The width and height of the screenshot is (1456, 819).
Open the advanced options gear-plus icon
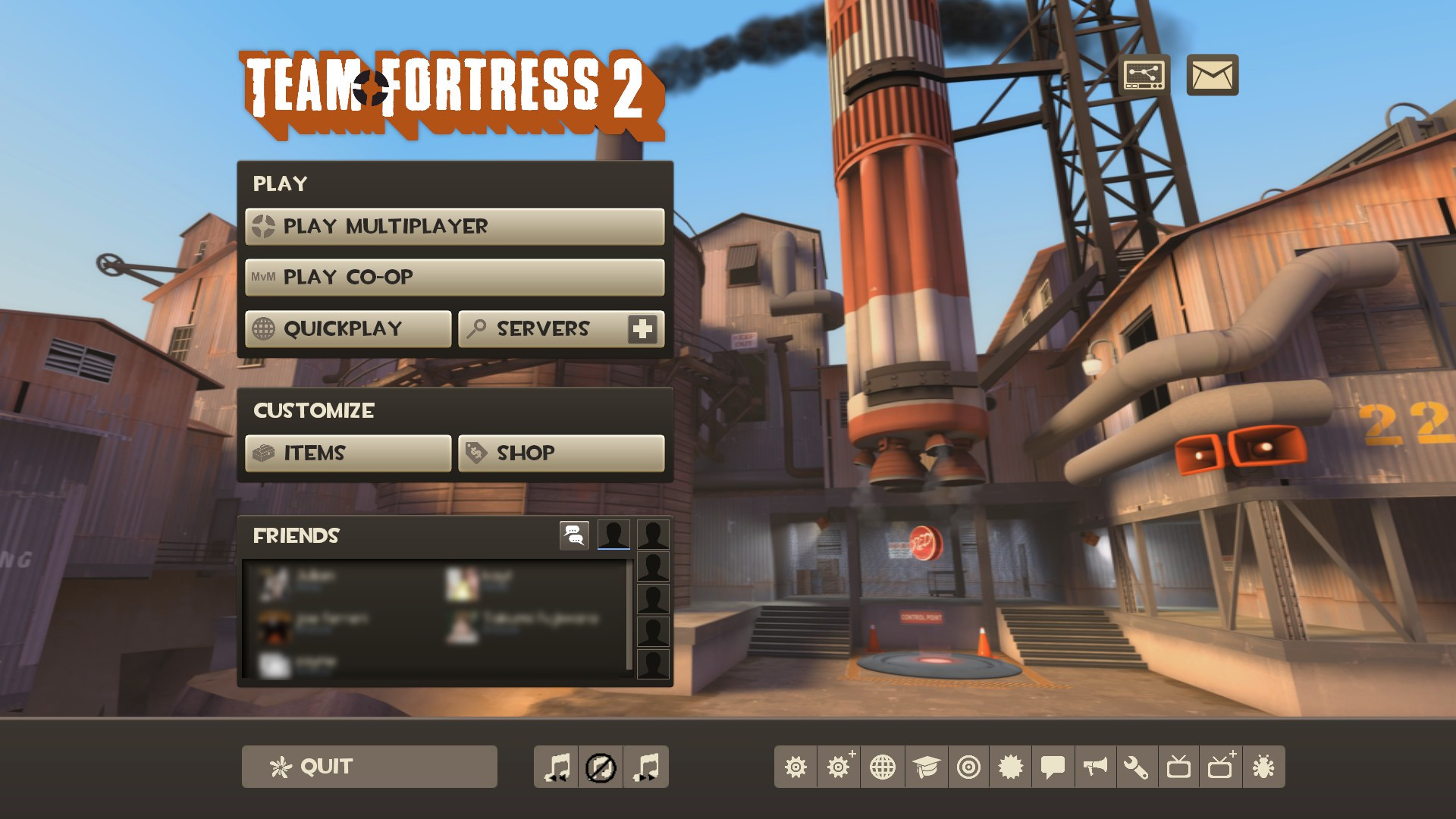click(x=838, y=768)
